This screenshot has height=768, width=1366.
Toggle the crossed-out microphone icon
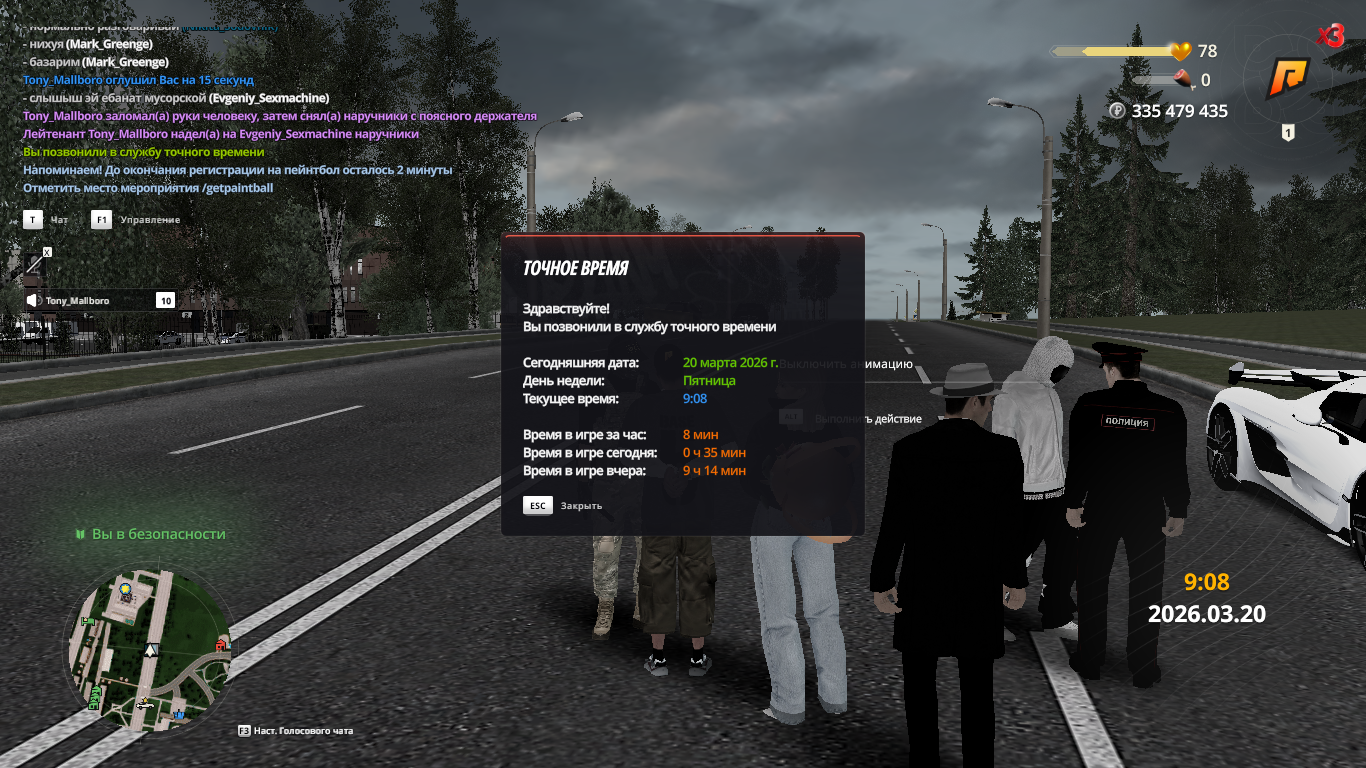(35, 264)
